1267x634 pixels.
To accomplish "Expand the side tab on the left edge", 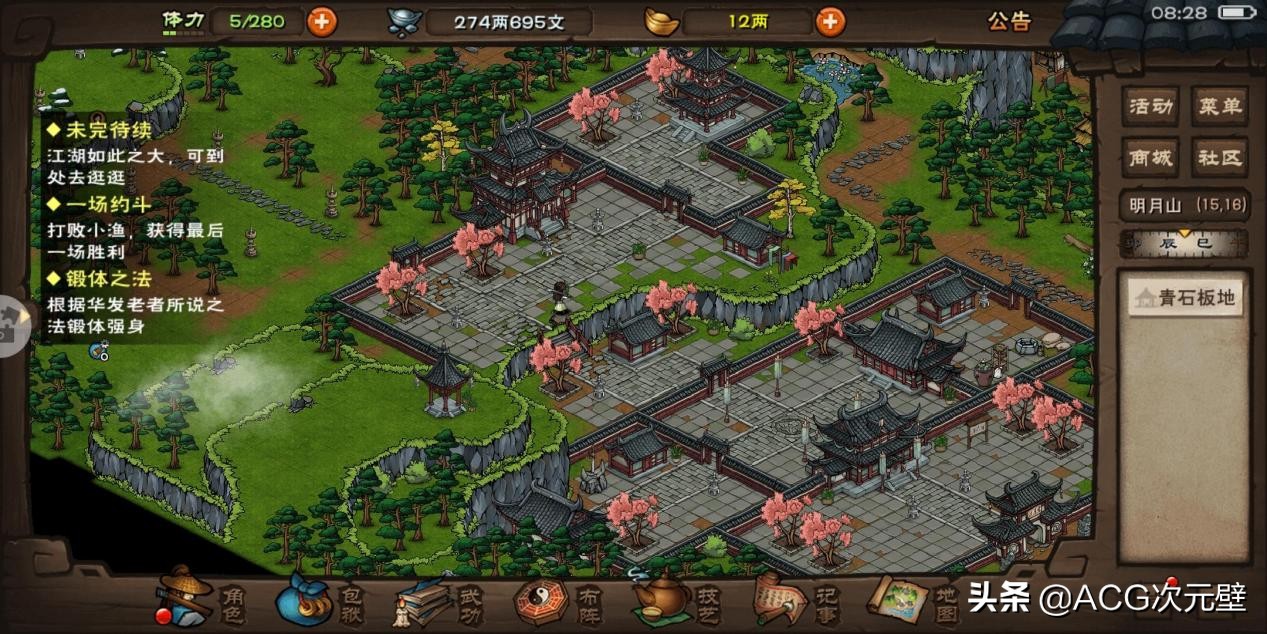I will pyautogui.click(x=14, y=325).
